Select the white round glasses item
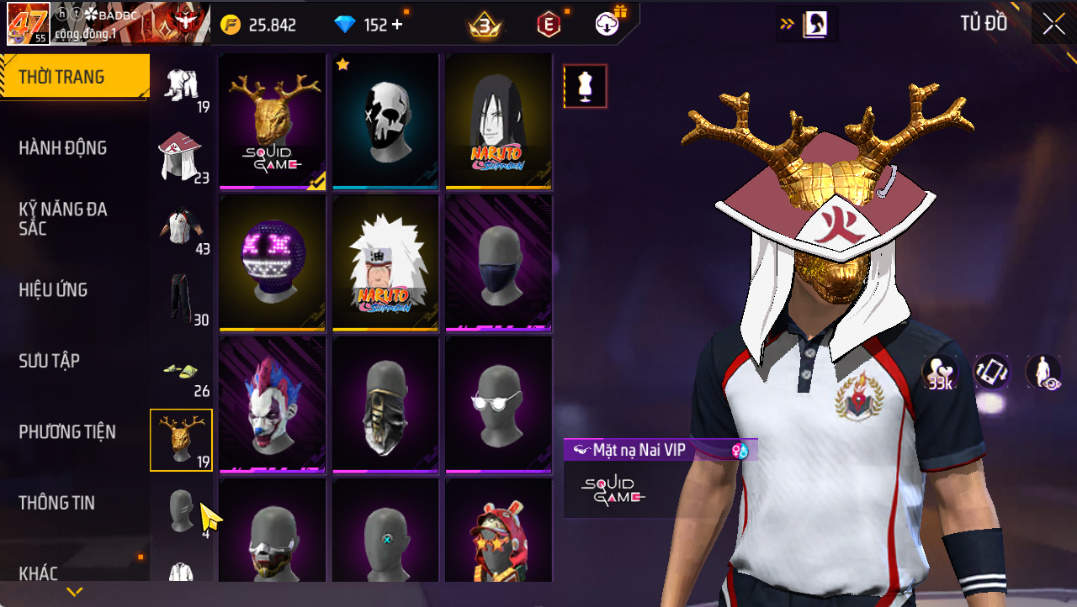The image size is (1077, 607). (x=499, y=404)
